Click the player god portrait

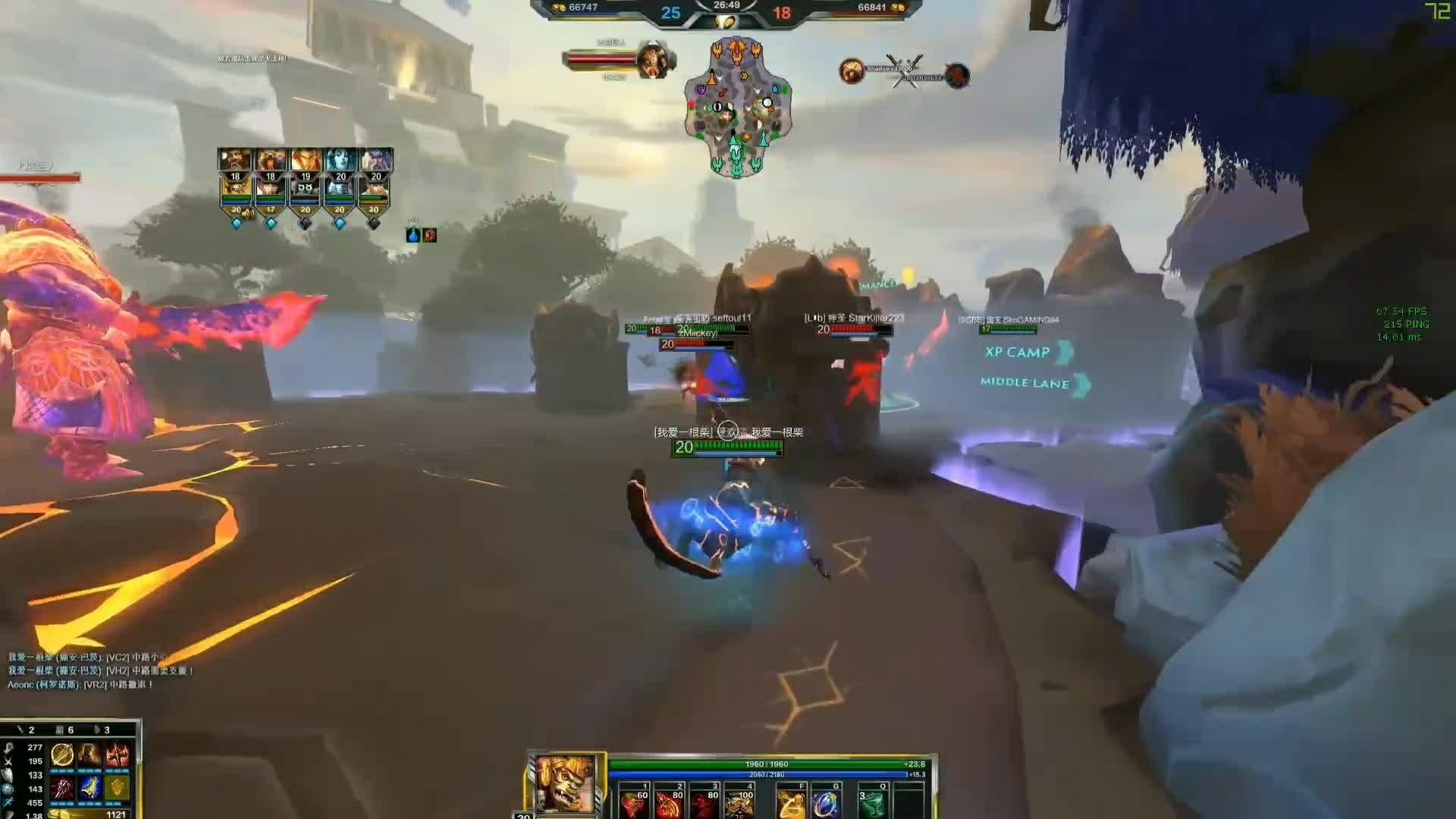coord(565,784)
